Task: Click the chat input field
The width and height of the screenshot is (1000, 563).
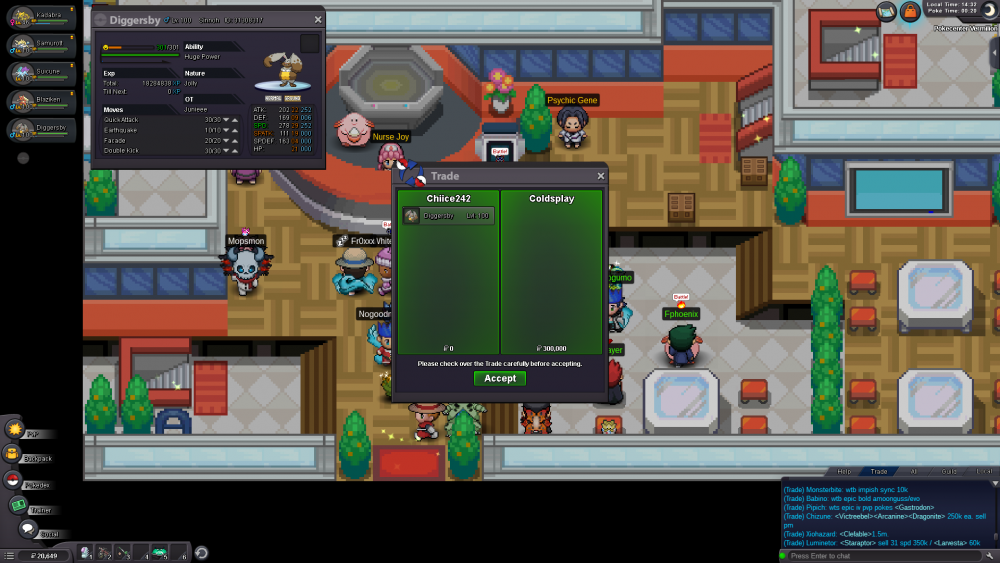Action: point(880,555)
